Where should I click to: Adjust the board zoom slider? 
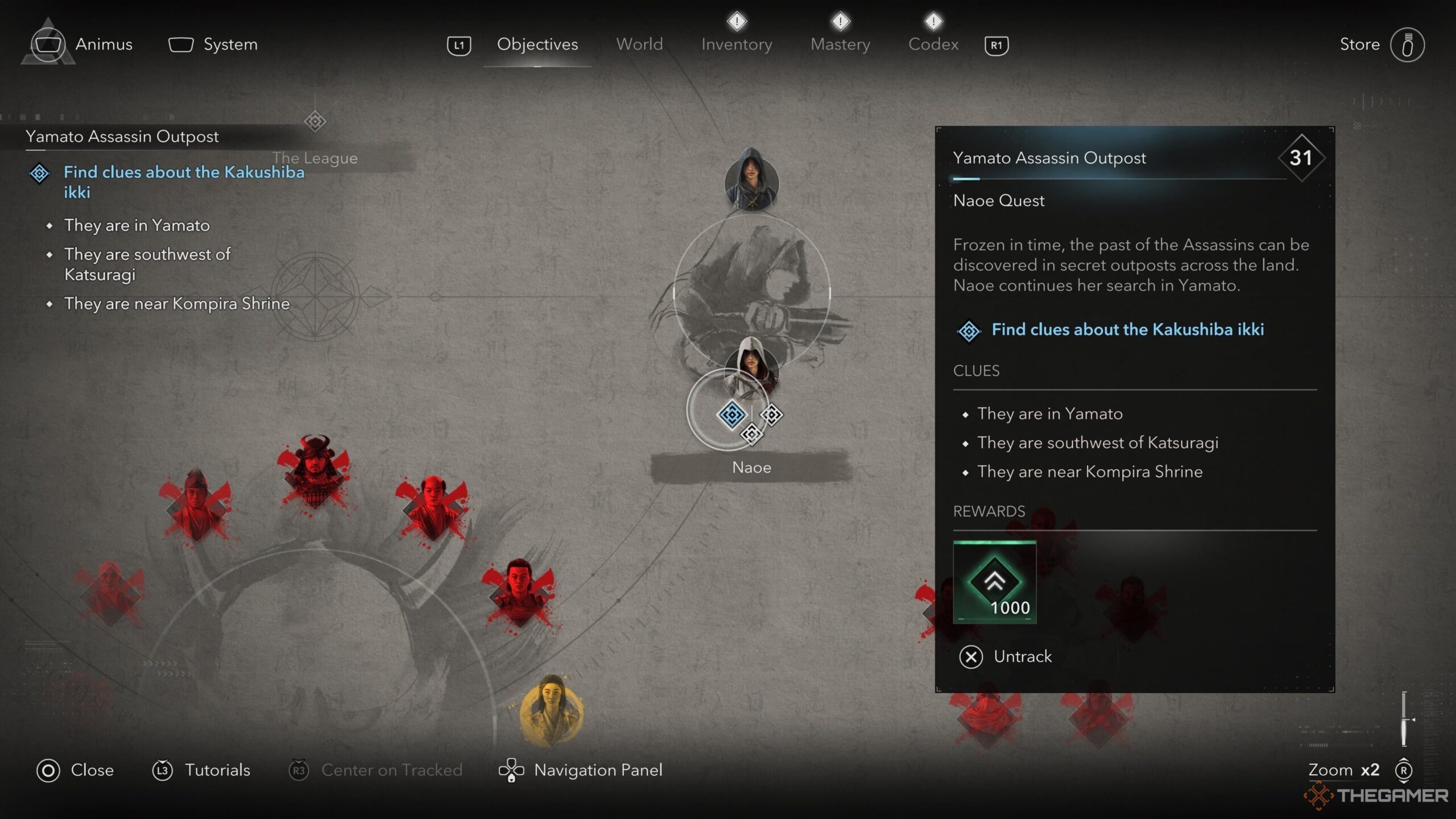point(1404,720)
